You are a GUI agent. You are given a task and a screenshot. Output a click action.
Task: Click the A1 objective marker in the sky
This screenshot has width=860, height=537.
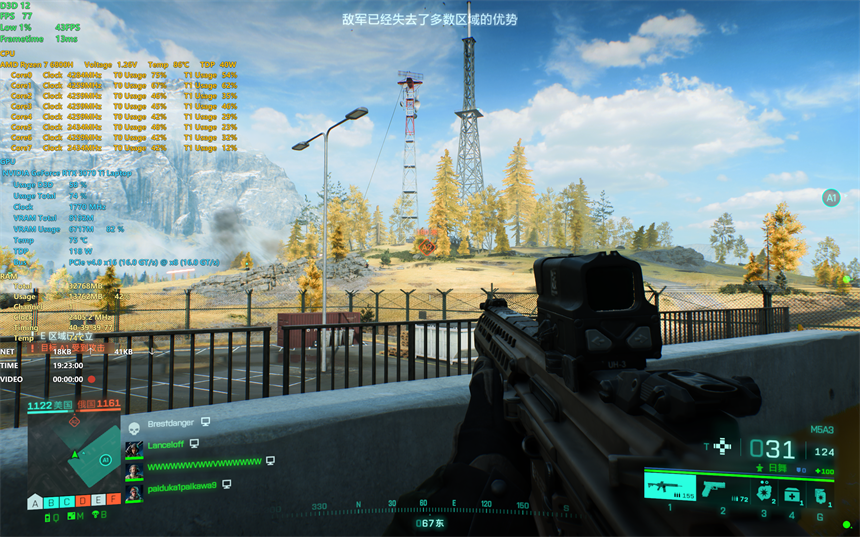830,198
